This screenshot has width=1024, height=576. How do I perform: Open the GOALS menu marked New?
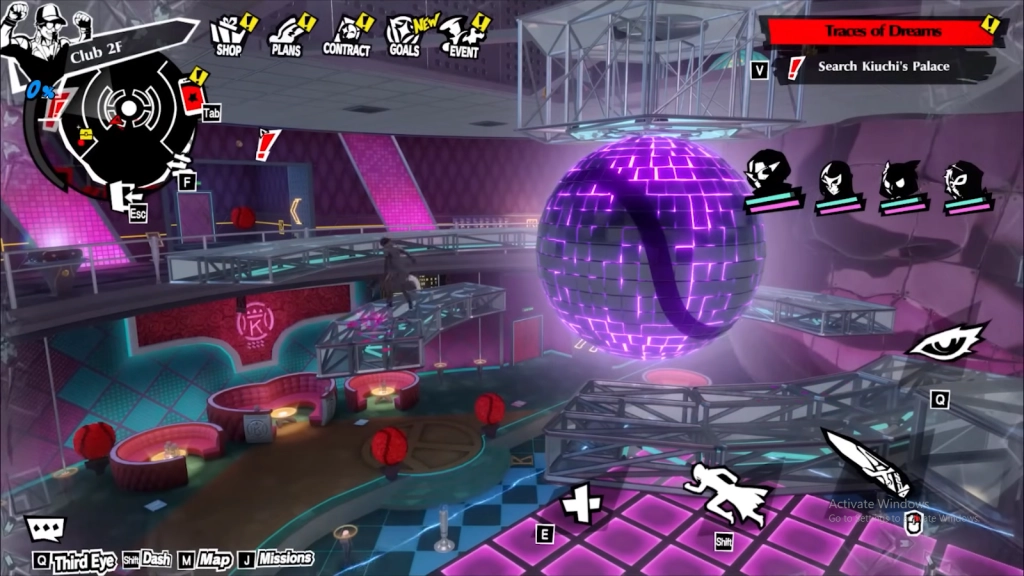(405, 34)
